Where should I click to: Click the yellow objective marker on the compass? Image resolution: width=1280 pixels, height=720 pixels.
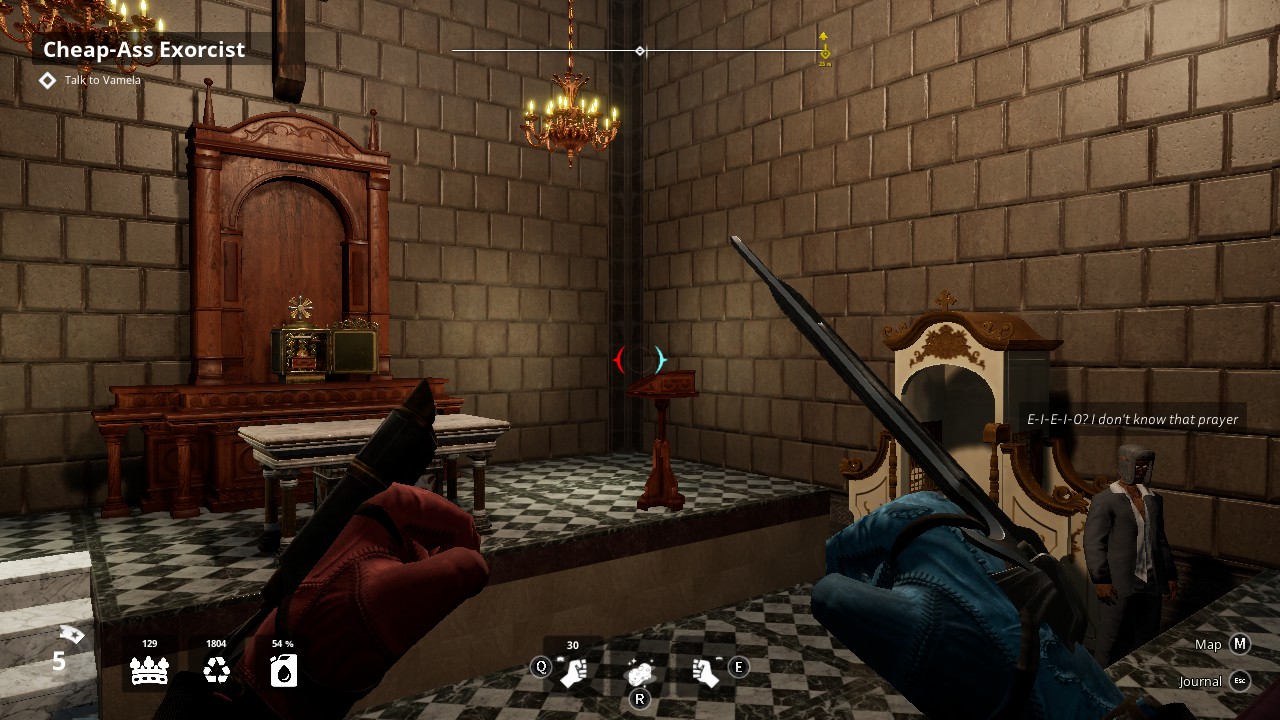(x=824, y=50)
